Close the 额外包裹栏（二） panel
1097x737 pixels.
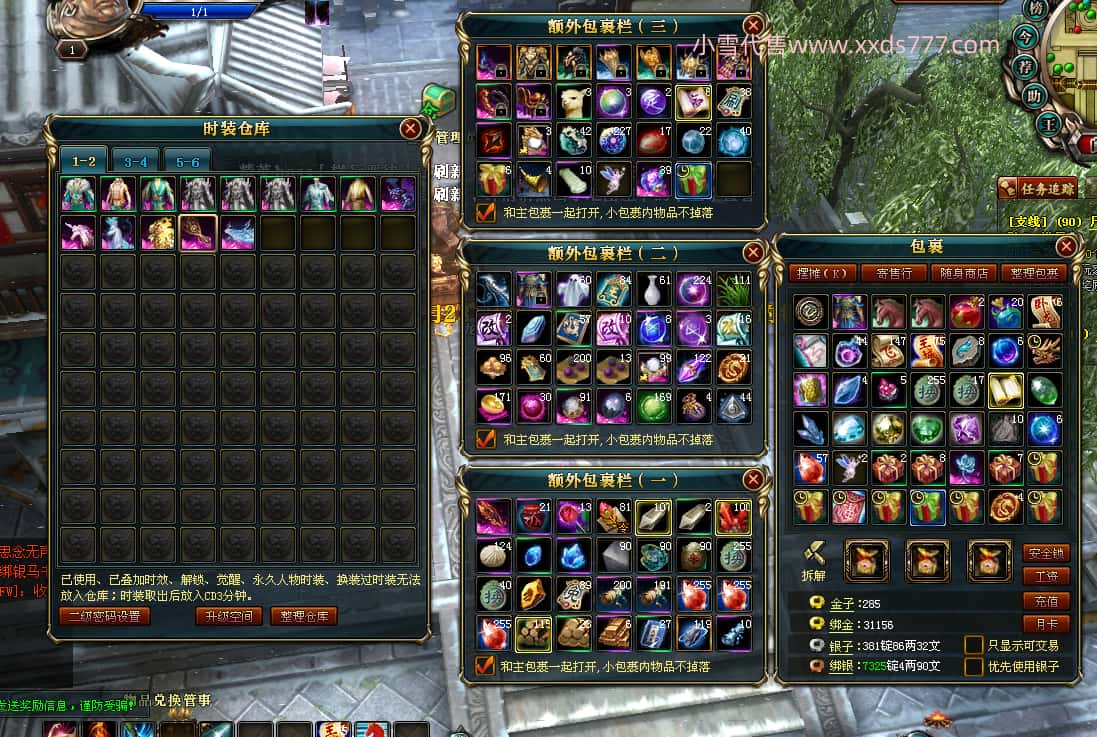pyautogui.click(x=753, y=251)
